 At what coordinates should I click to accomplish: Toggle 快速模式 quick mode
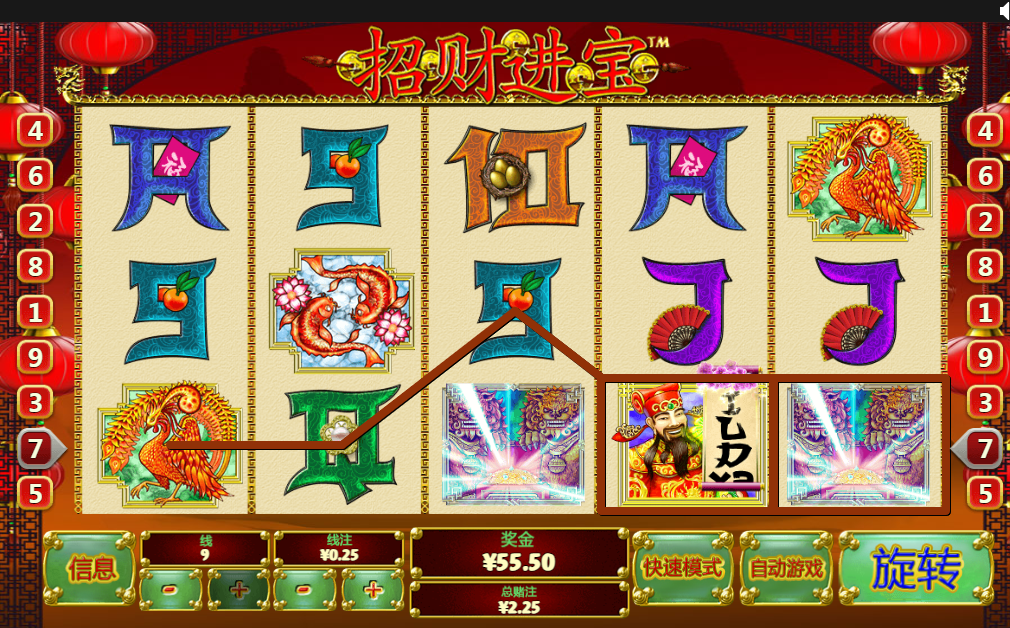click(683, 568)
